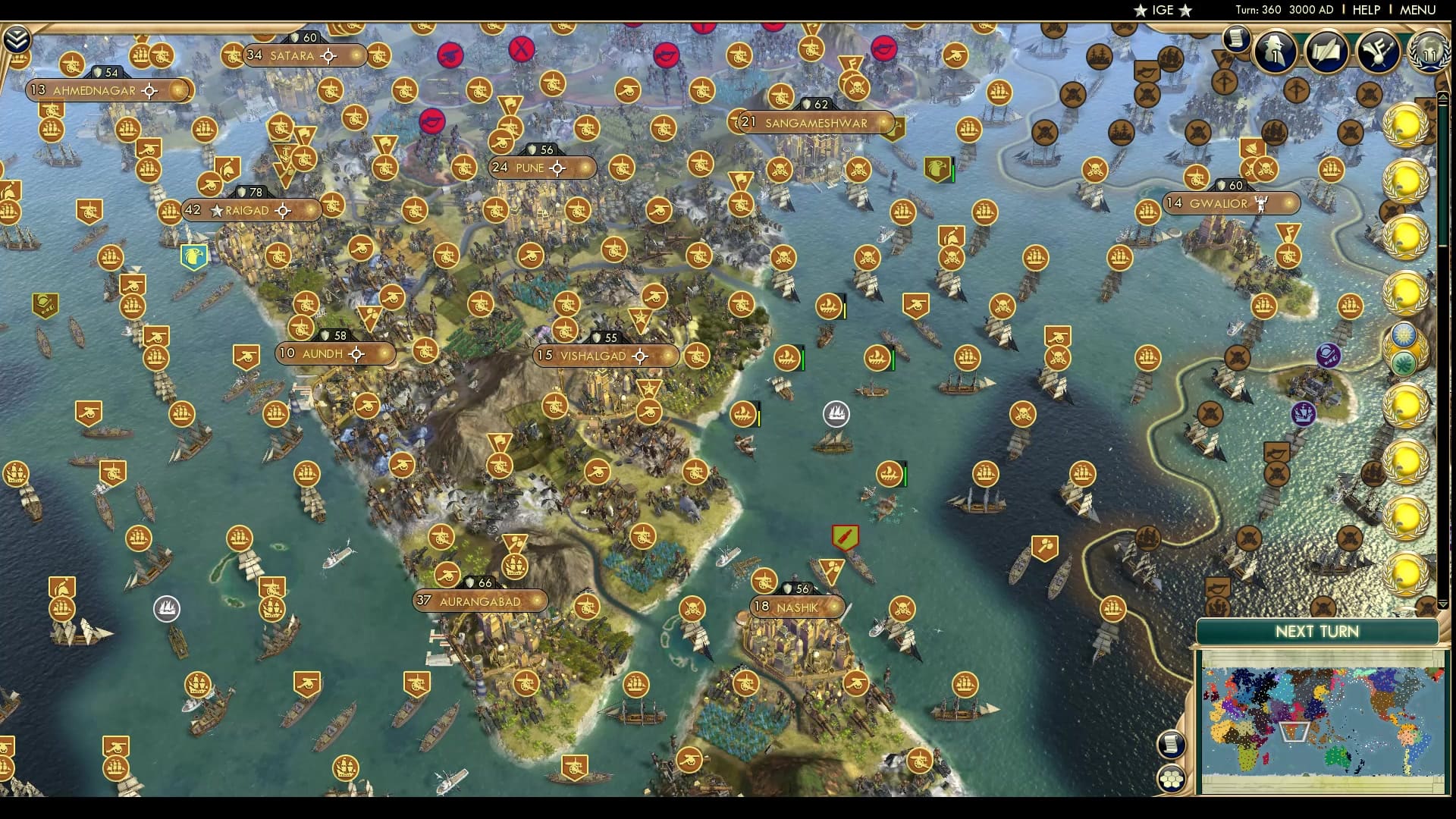Click the red attack indicator icon near Nashik
This screenshot has height=819, width=1456.
(844, 535)
